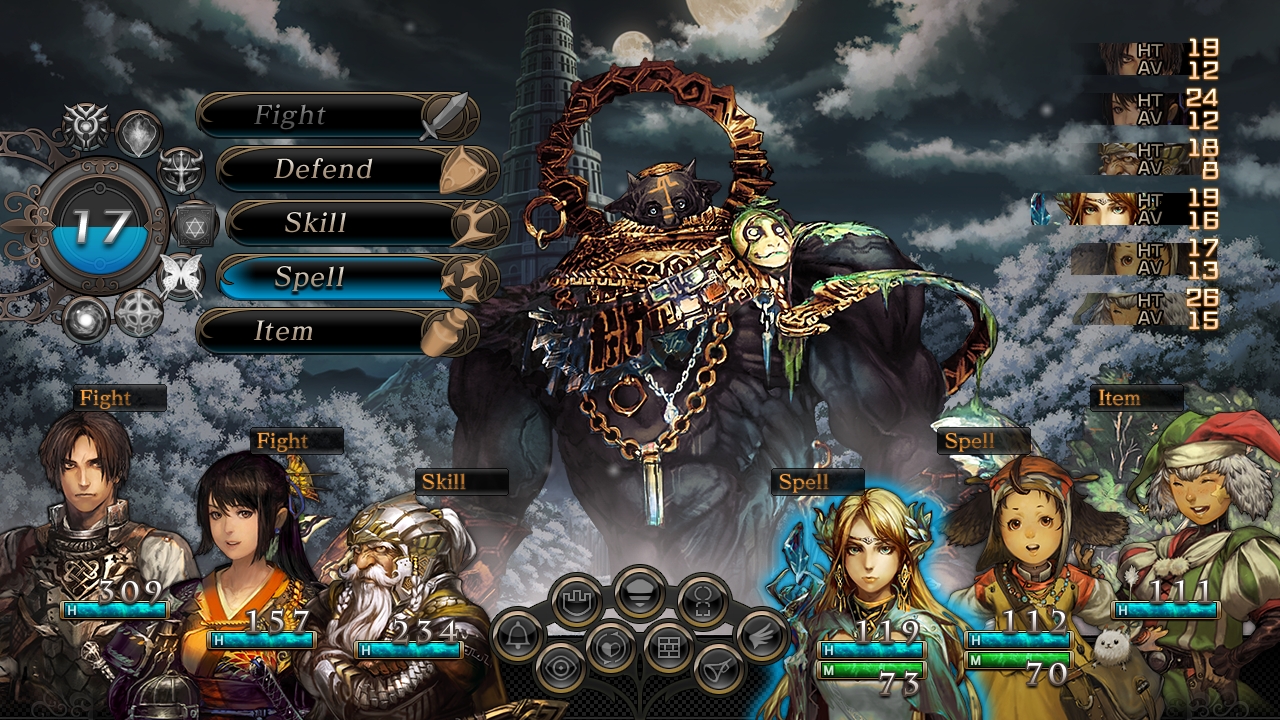This screenshot has height=720, width=1280.
Task: Click the horned helmet divinity icon
Action: [181, 169]
